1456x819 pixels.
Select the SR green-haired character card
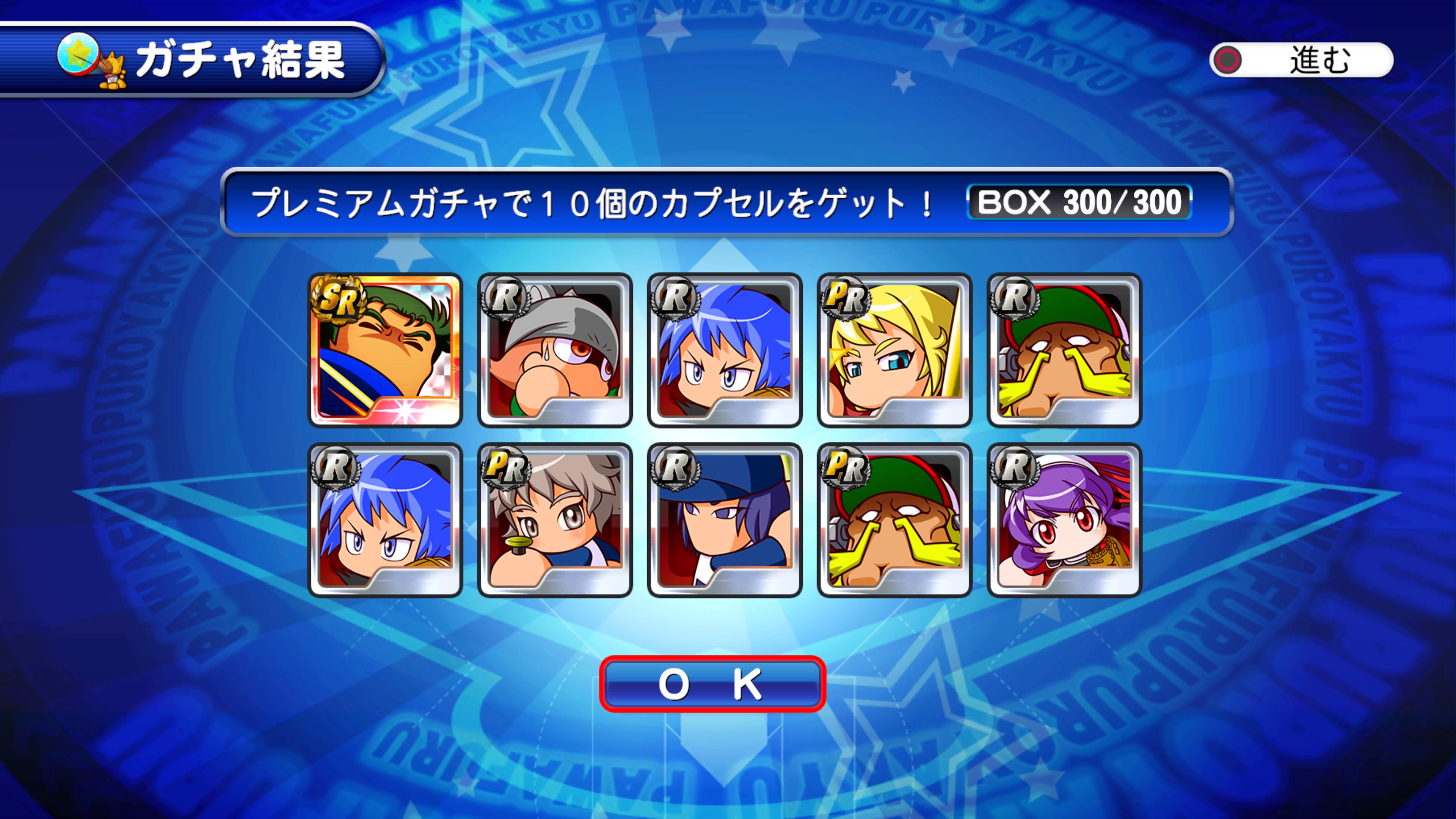pyautogui.click(x=386, y=350)
